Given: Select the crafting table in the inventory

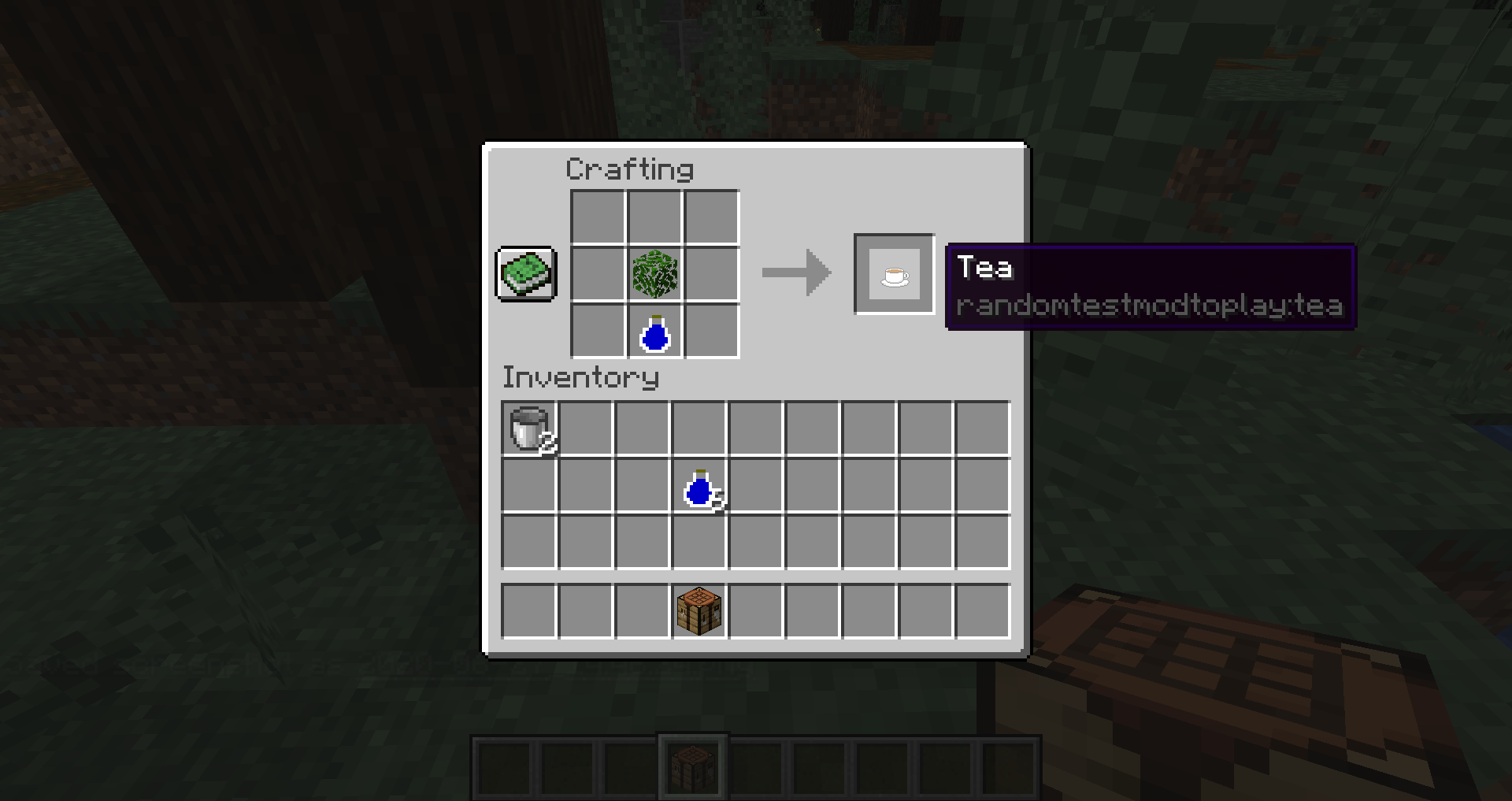Looking at the screenshot, I should tap(699, 610).
